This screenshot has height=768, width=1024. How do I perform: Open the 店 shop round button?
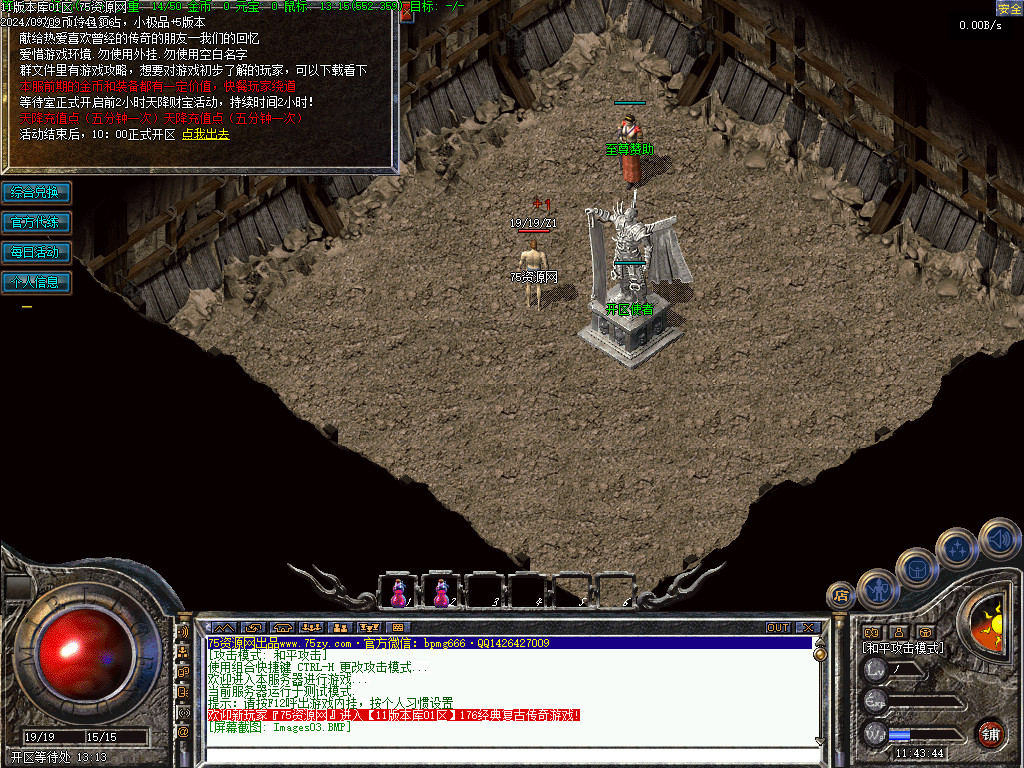(x=841, y=595)
